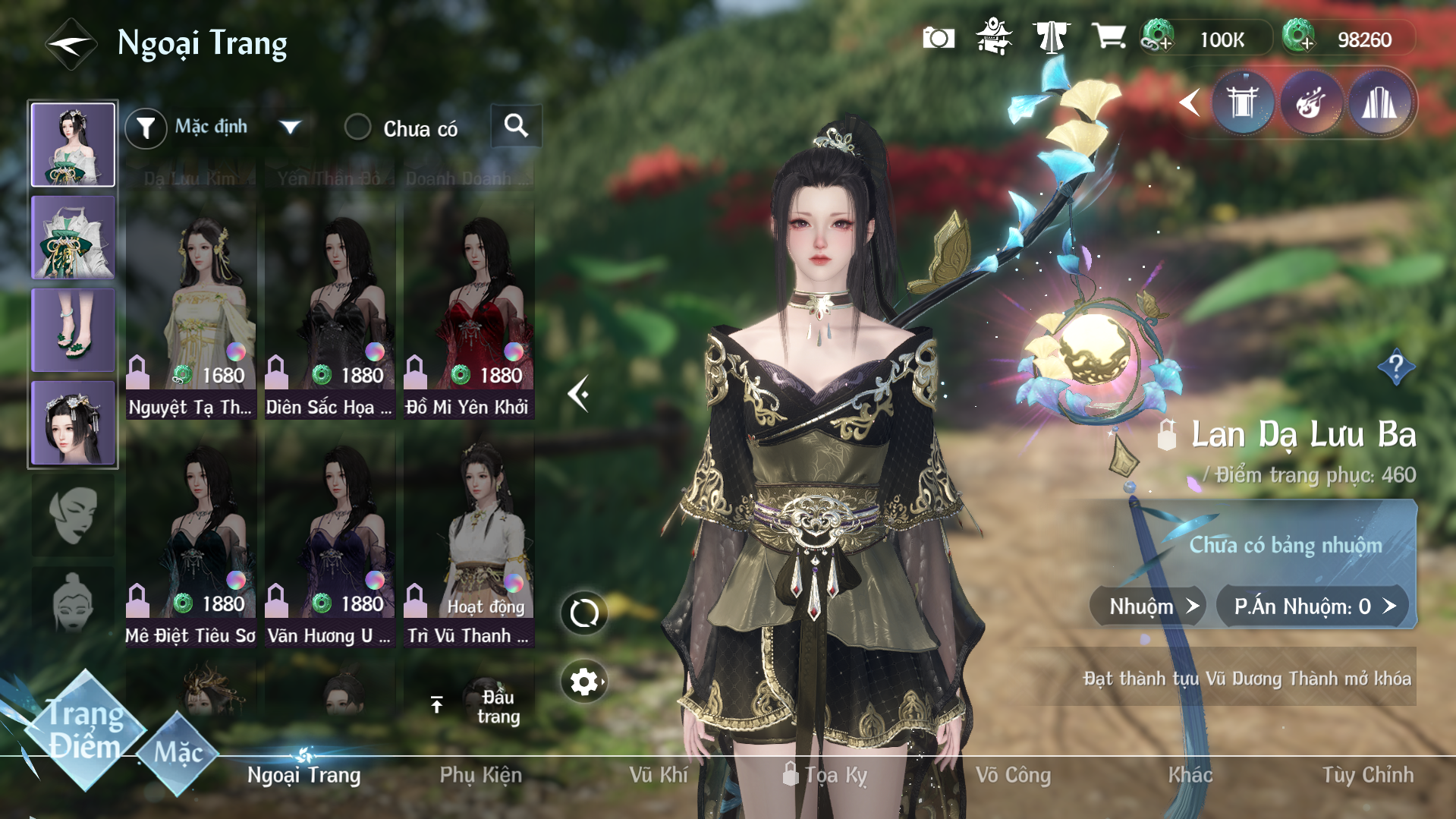Go back using the top-left arrow
The image size is (1456, 819).
[71, 44]
